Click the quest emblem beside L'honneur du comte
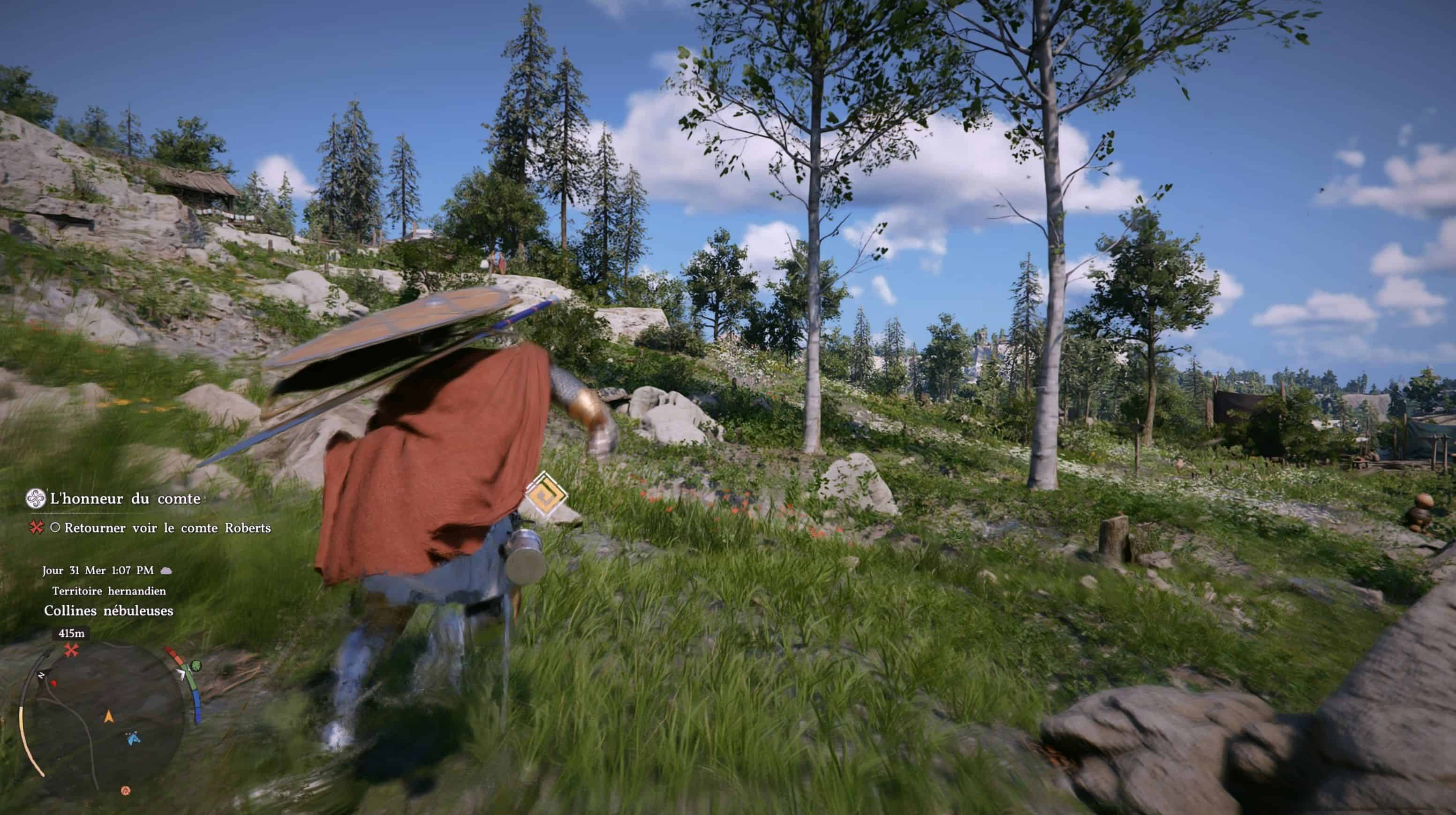 36,498
